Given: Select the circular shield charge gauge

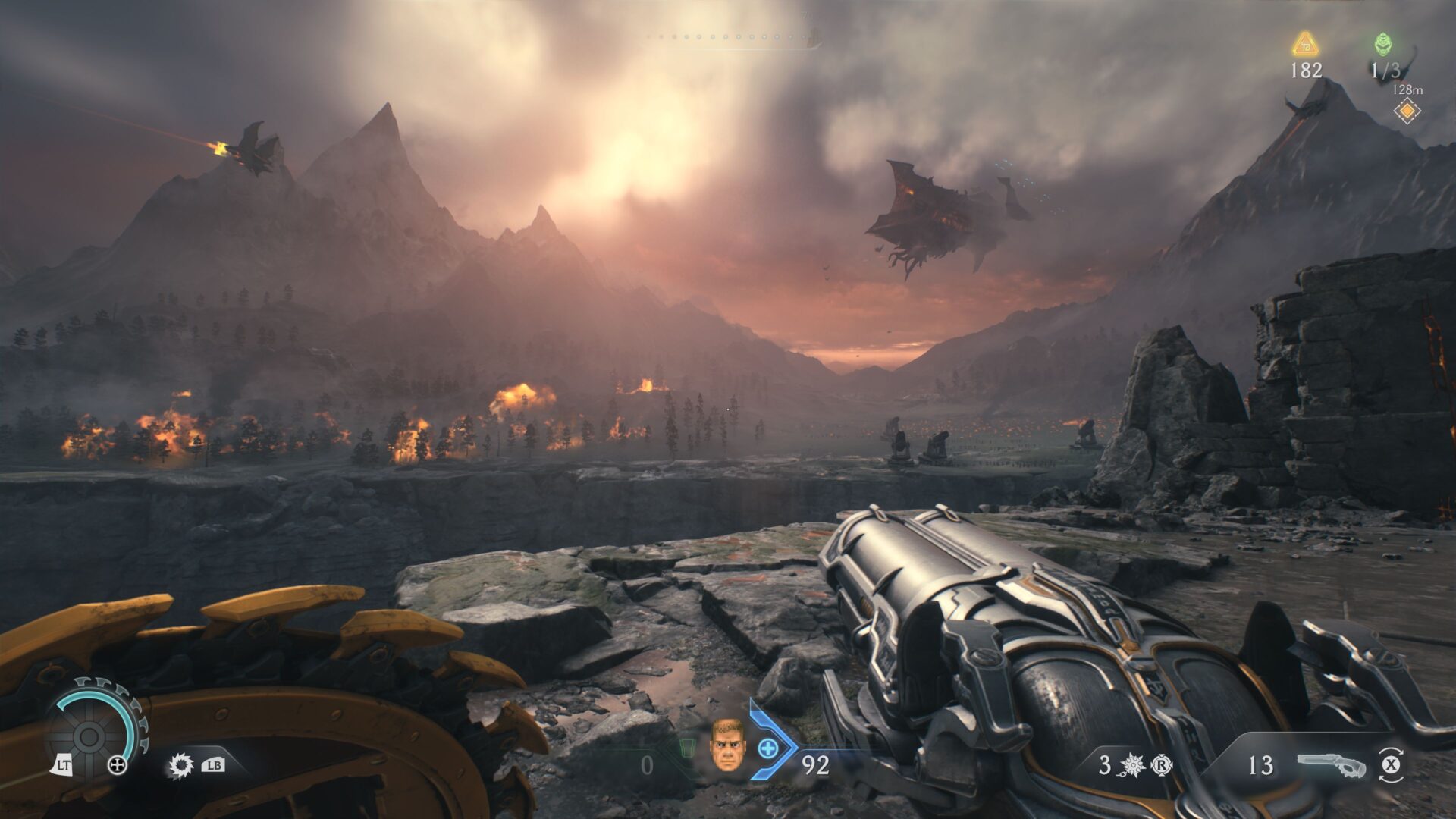Looking at the screenshot, I should 93,733.
